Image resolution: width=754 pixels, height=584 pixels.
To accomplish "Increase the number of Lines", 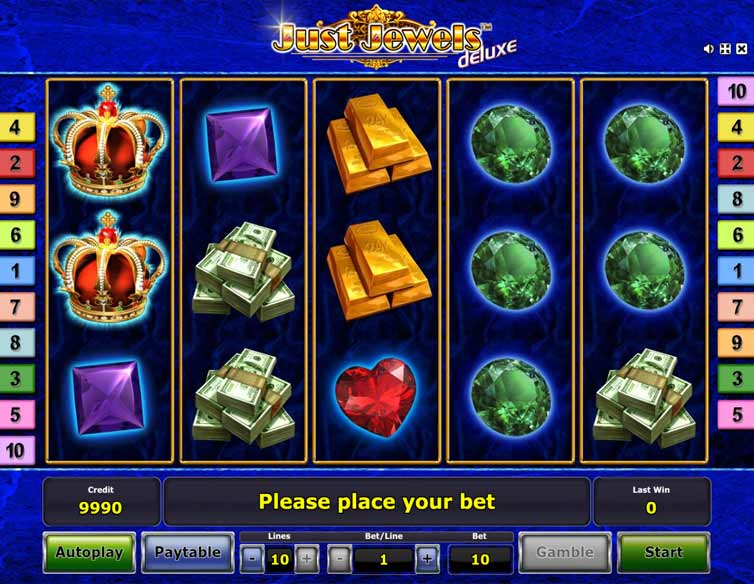I will (307, 559).
